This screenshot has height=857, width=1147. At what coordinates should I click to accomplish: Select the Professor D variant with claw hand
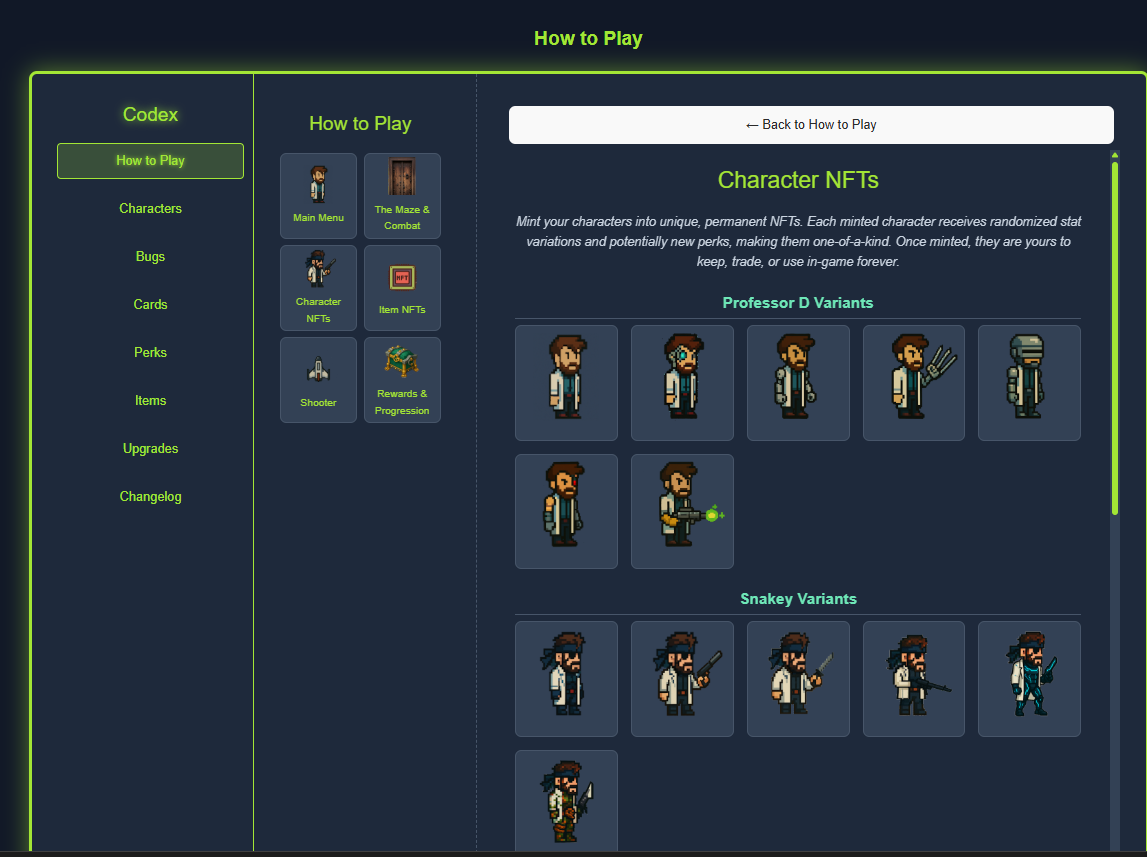click(913, 383)
